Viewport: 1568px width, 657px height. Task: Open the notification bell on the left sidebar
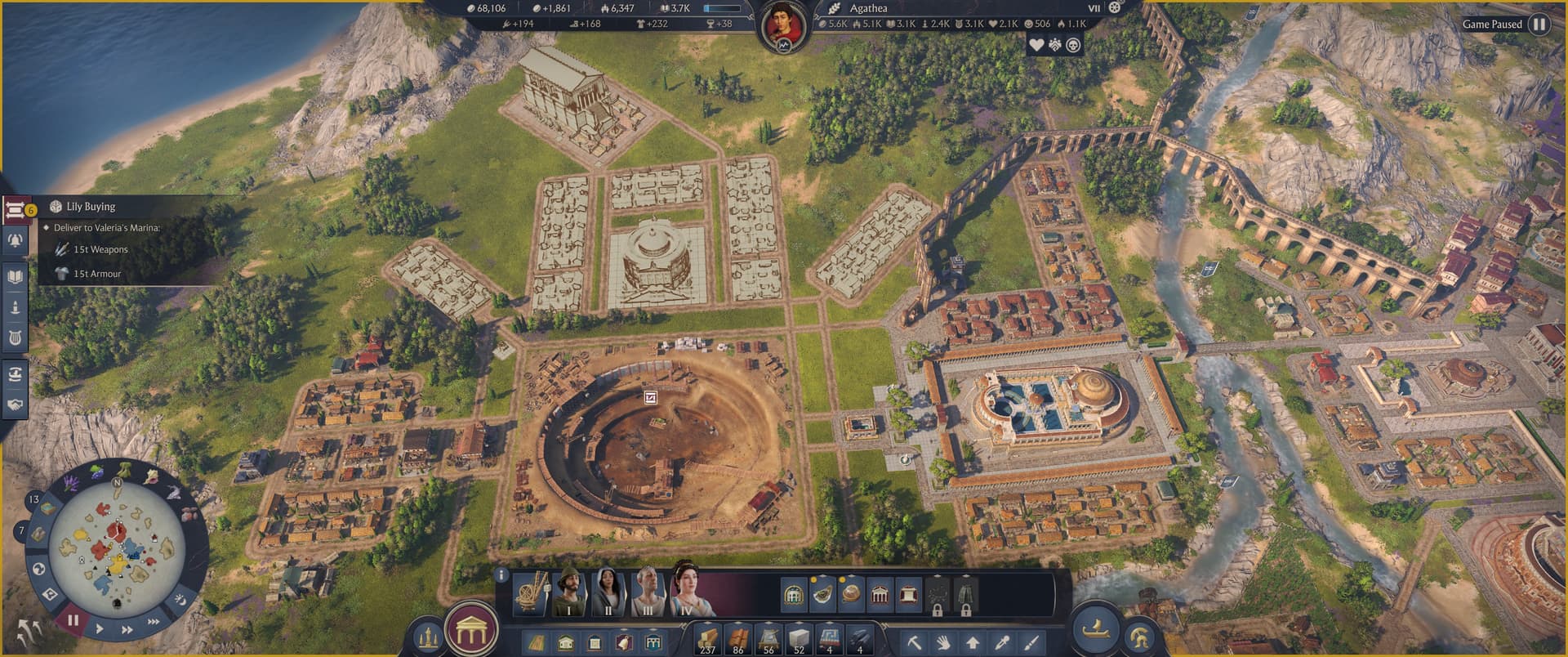(16, 240)
